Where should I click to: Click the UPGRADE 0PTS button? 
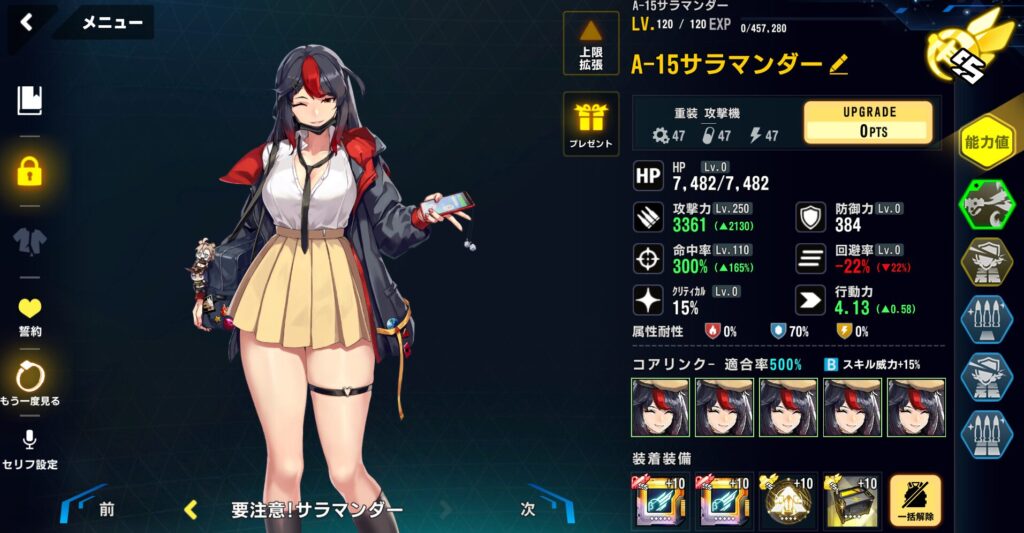pyautogui.click(x=867, y=122)
